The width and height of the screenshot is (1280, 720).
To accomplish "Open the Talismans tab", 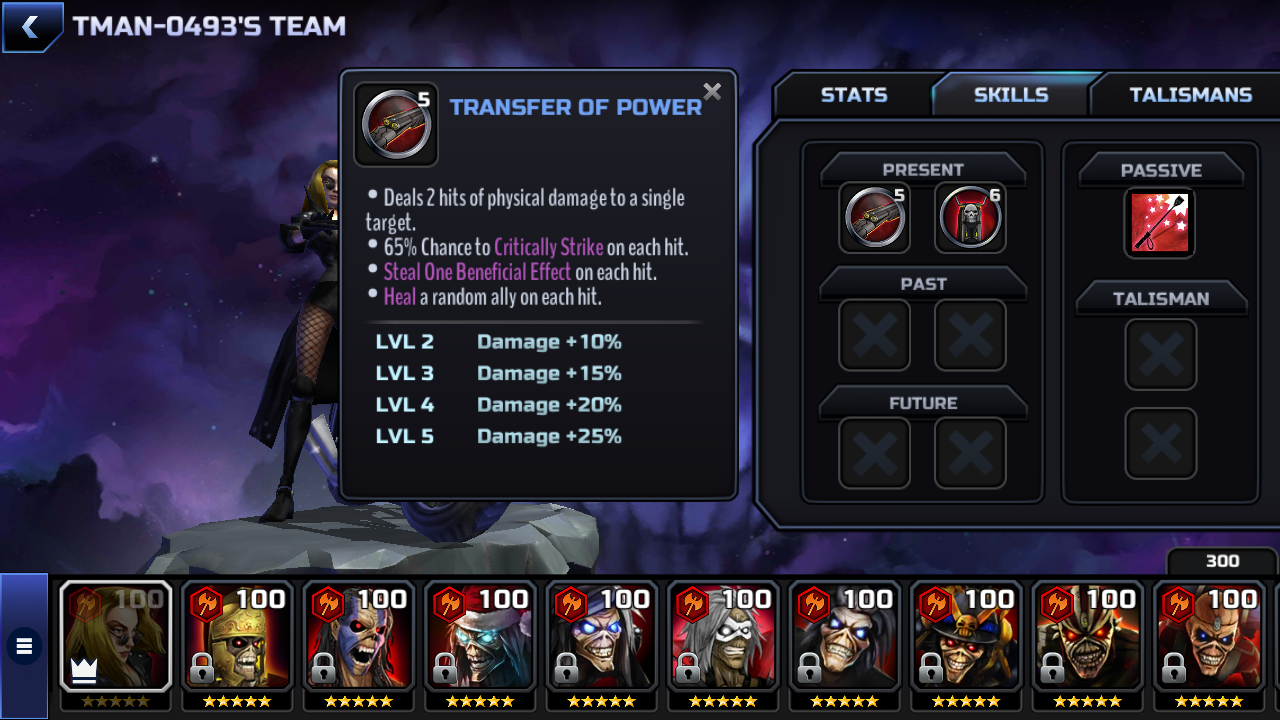I will click(1190, 95).
